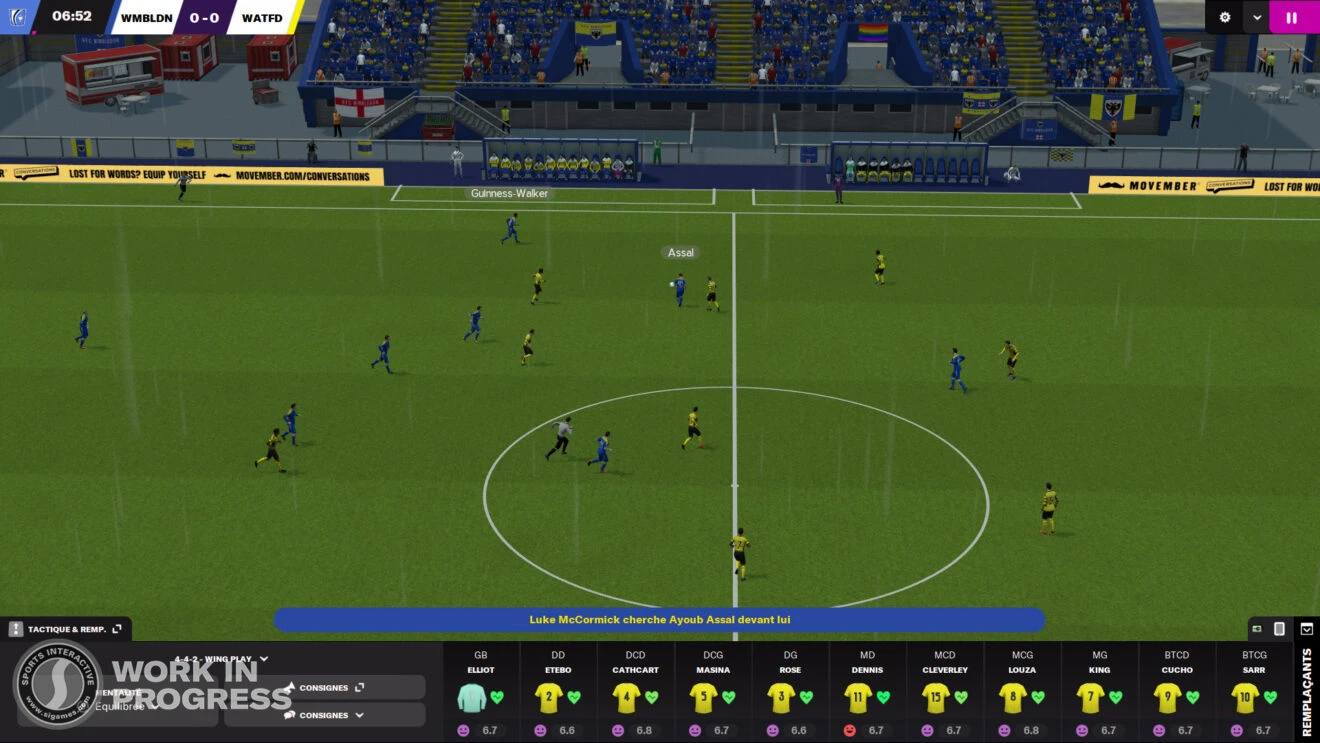
Task: Pause the match with the pink button
Action: (x=1291, y=17)
